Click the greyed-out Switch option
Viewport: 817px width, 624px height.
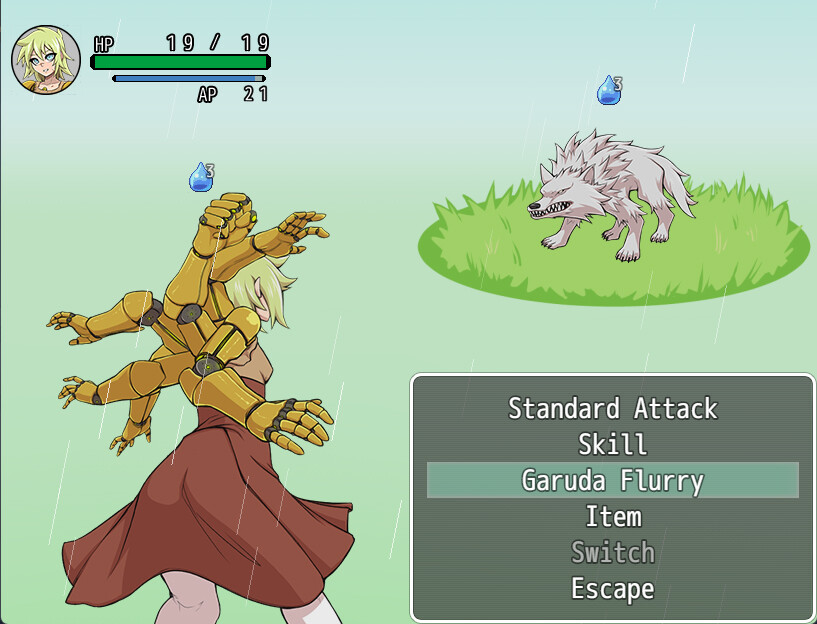click(x=612, y=552)
